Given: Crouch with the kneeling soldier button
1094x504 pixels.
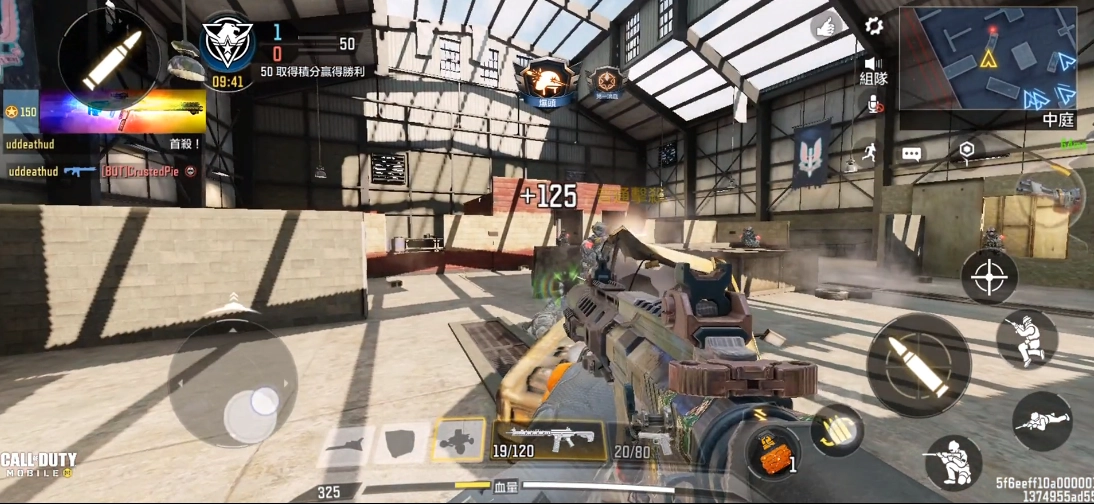Looking at the screenshot, I should tap(953, 462).
